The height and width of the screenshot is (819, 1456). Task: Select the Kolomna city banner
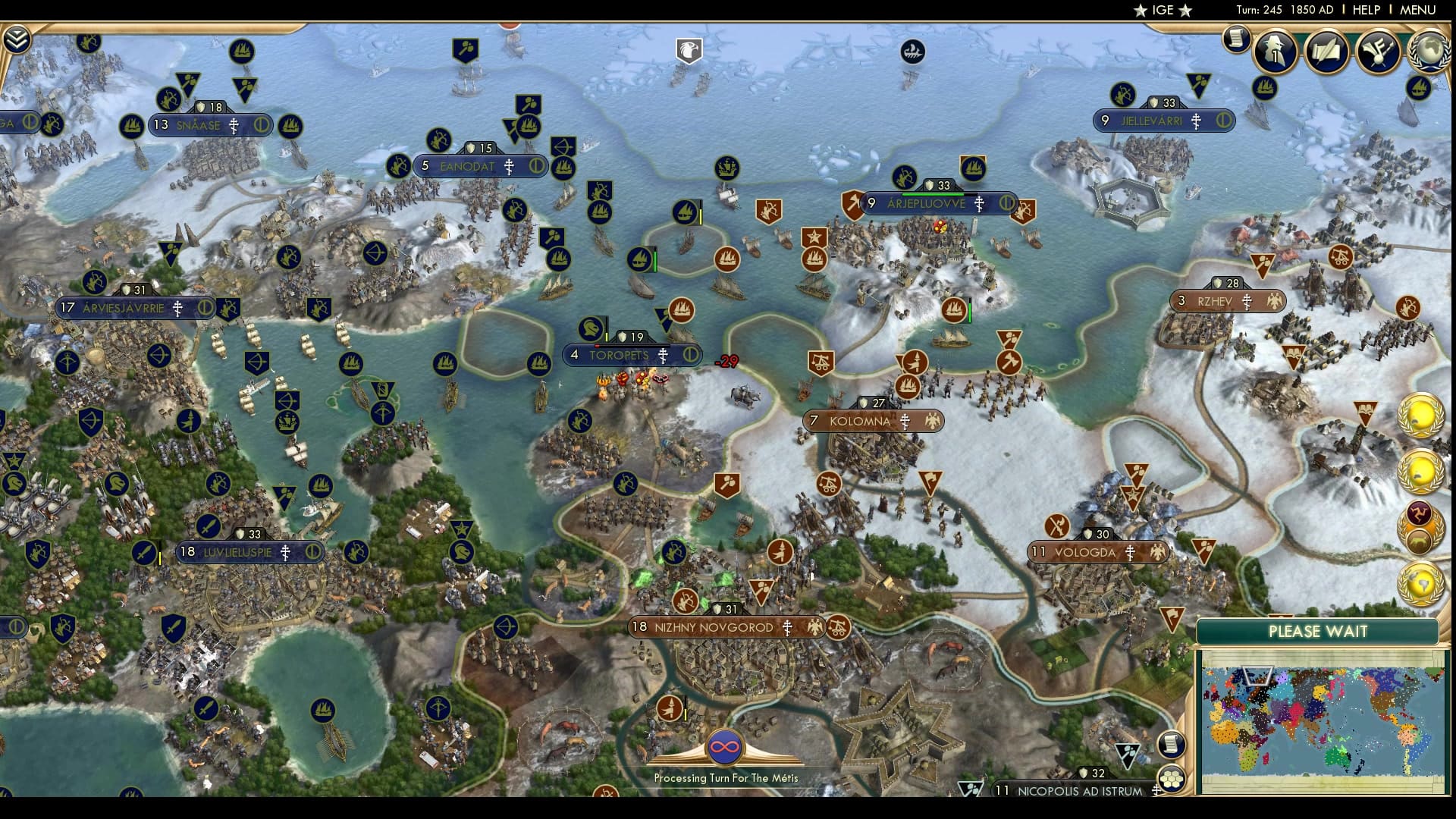pyautogui.click(x=860, y=421)
